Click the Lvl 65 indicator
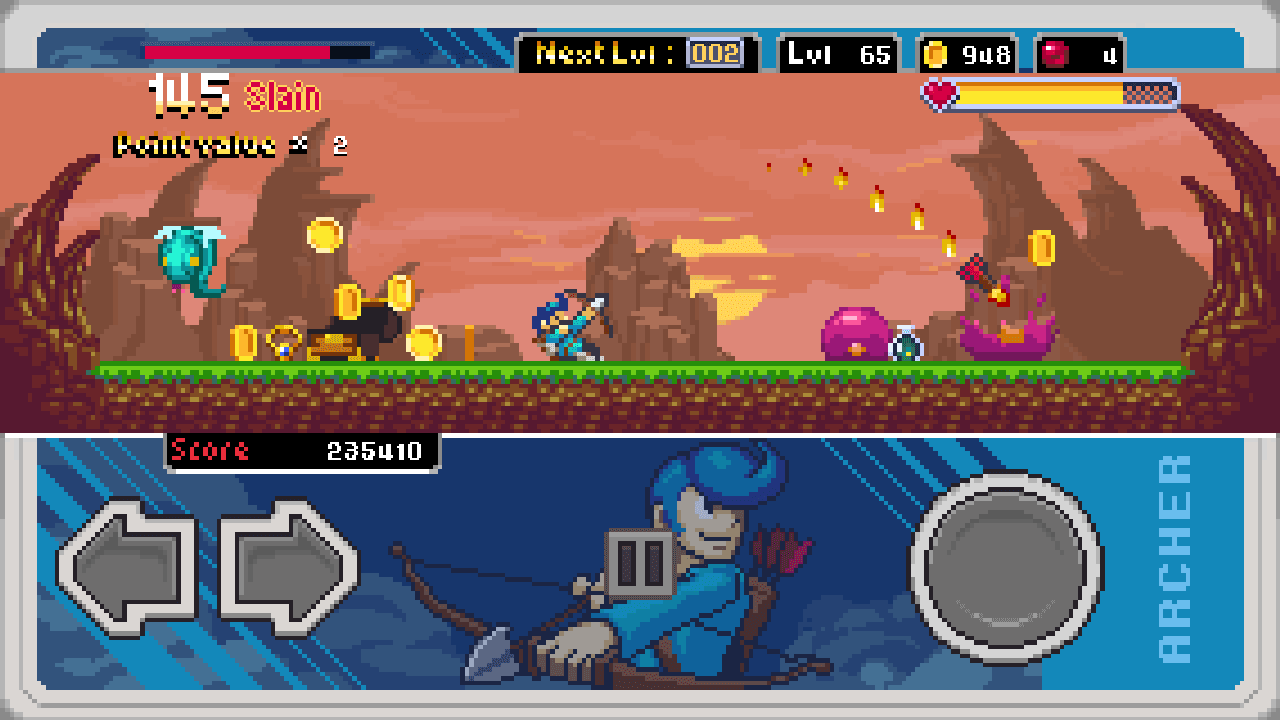Image resolution: width=1280 pixels, height=720 pixels. (x=838, y=56)
